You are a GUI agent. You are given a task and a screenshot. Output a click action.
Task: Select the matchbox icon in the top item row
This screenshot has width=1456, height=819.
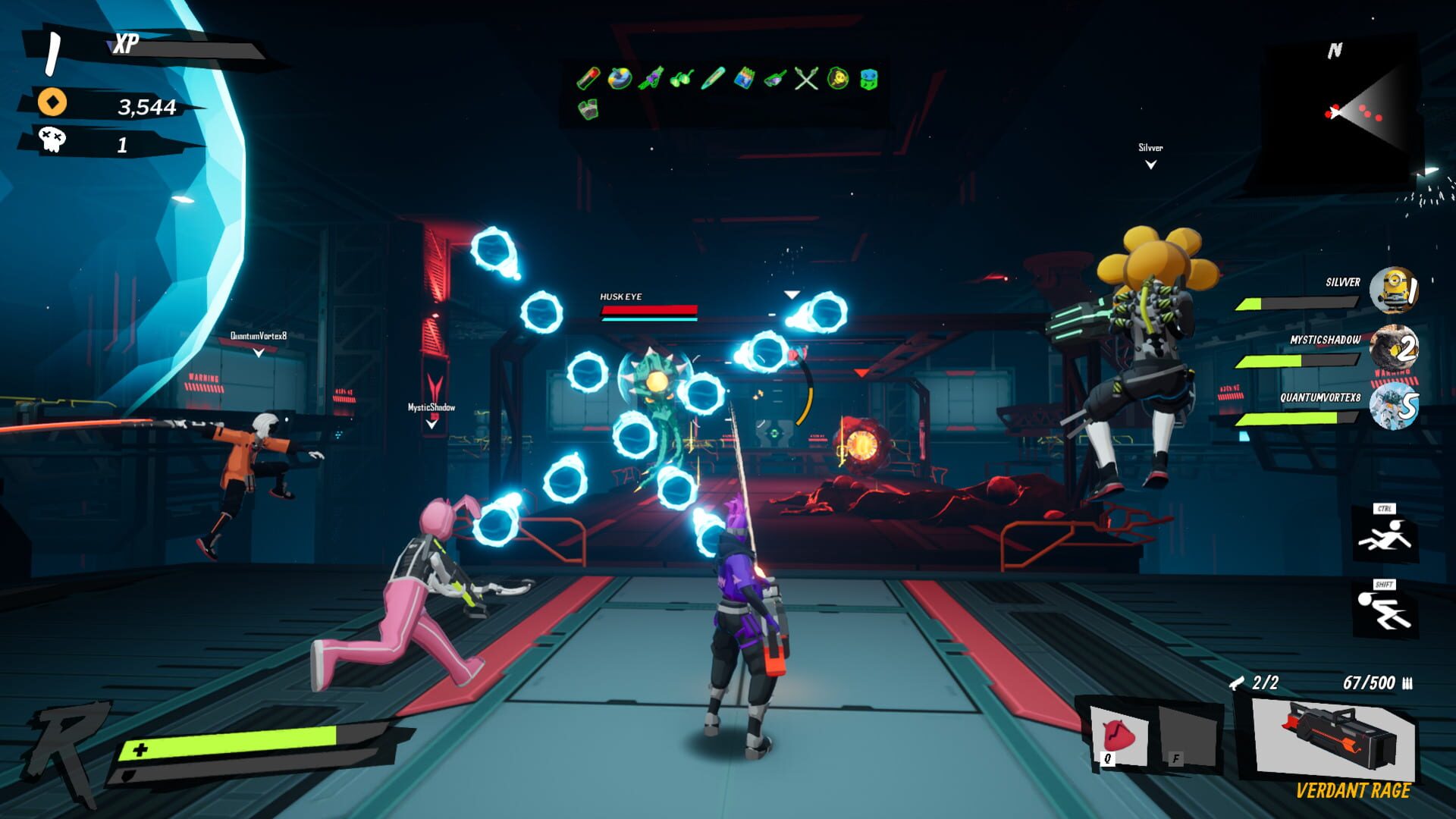coord(745,78)
